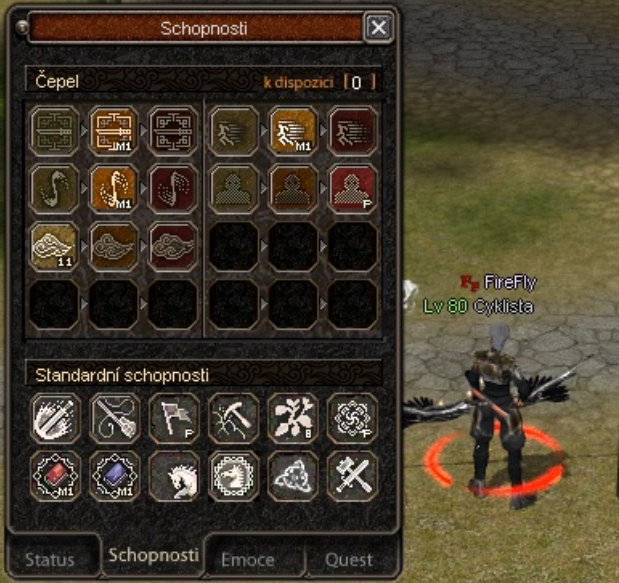619x583 pixels.
Task: Pick the red silhouette skill marked P
Action: click(x=353, y=187)
